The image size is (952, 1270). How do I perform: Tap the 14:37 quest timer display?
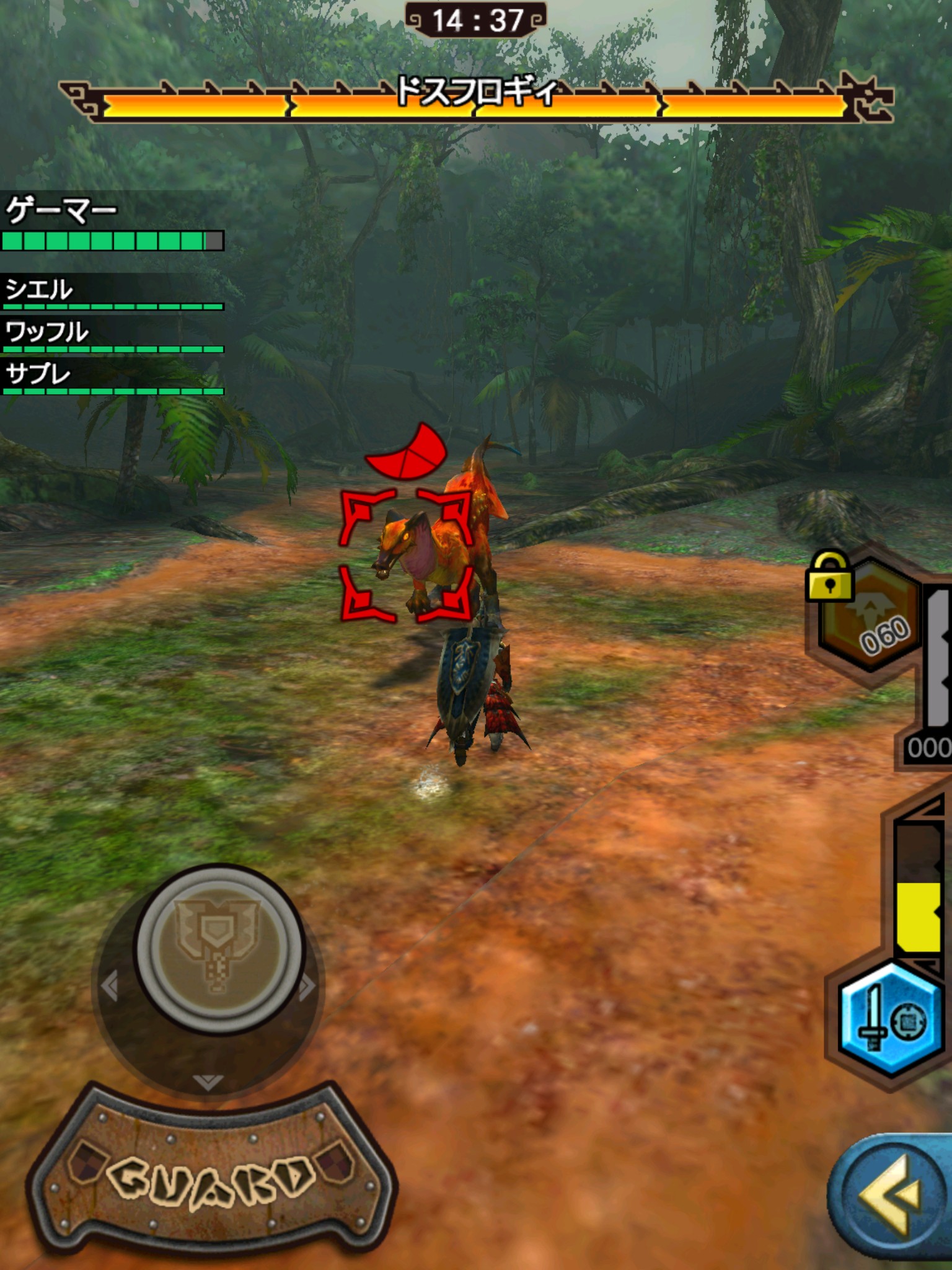(x=476, y=19)
